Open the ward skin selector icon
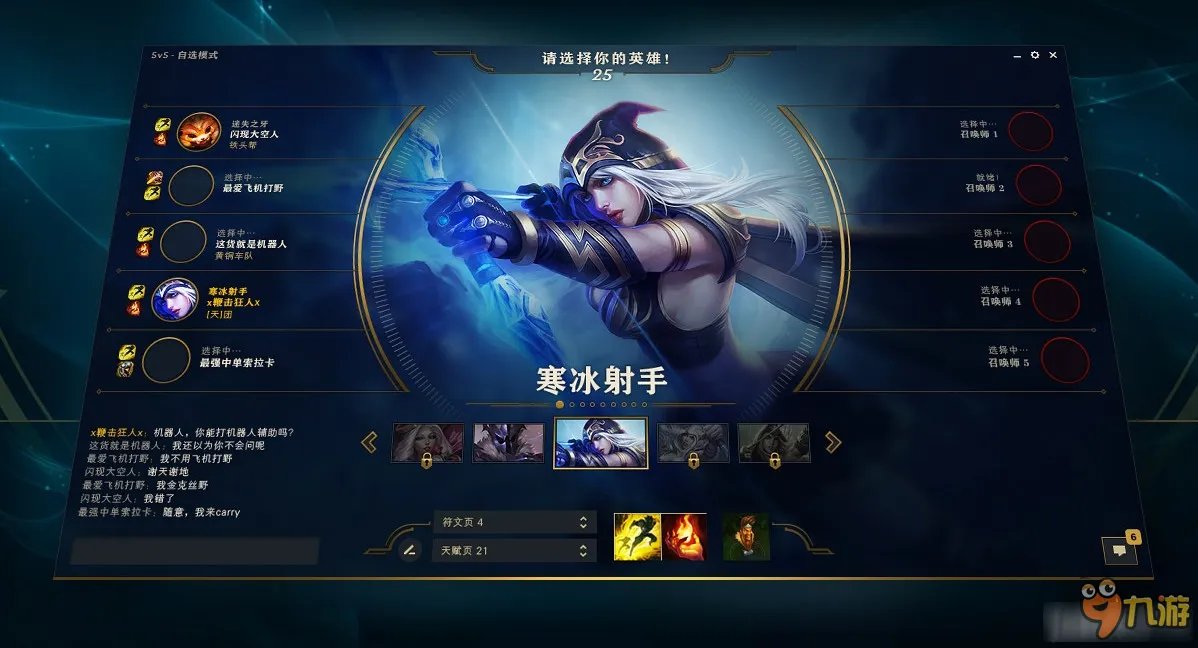 [x=746, y=537]
